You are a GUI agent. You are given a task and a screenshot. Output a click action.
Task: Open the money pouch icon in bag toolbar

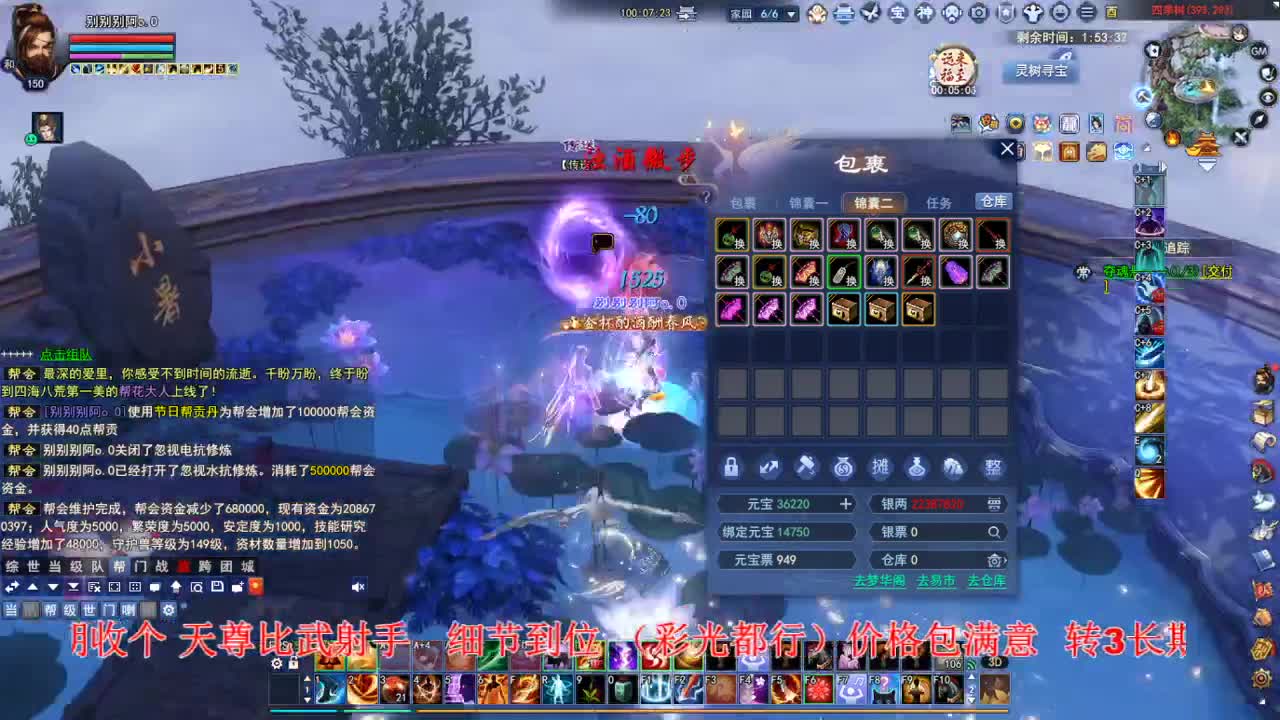[x=843, y=468]
